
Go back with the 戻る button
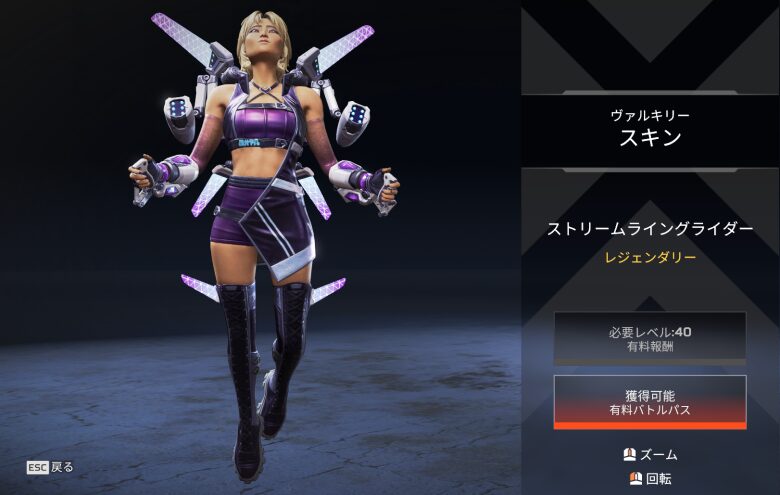tap(51, 467)
